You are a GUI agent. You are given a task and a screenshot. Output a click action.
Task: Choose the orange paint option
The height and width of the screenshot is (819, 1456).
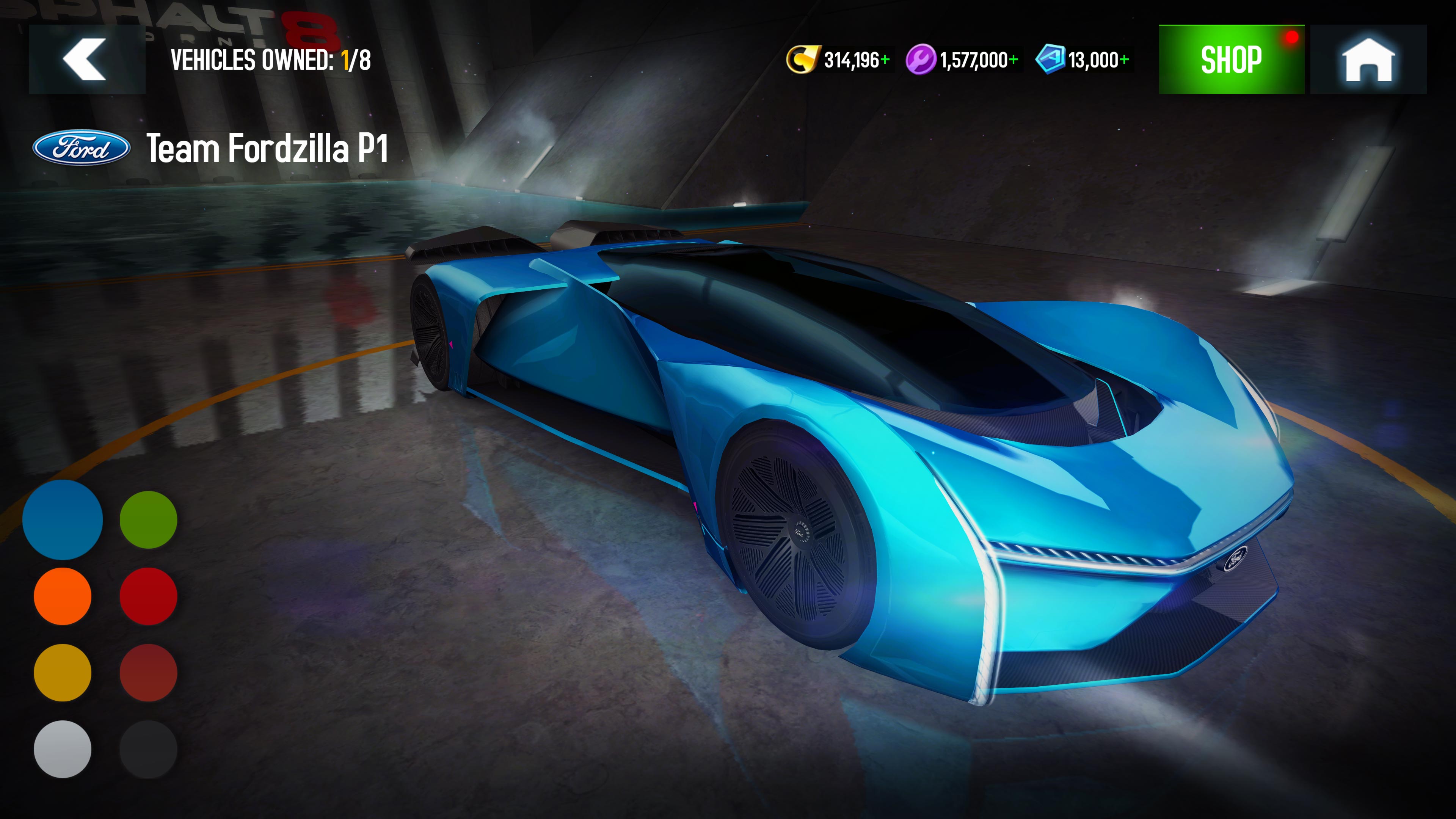coord(63,596)
